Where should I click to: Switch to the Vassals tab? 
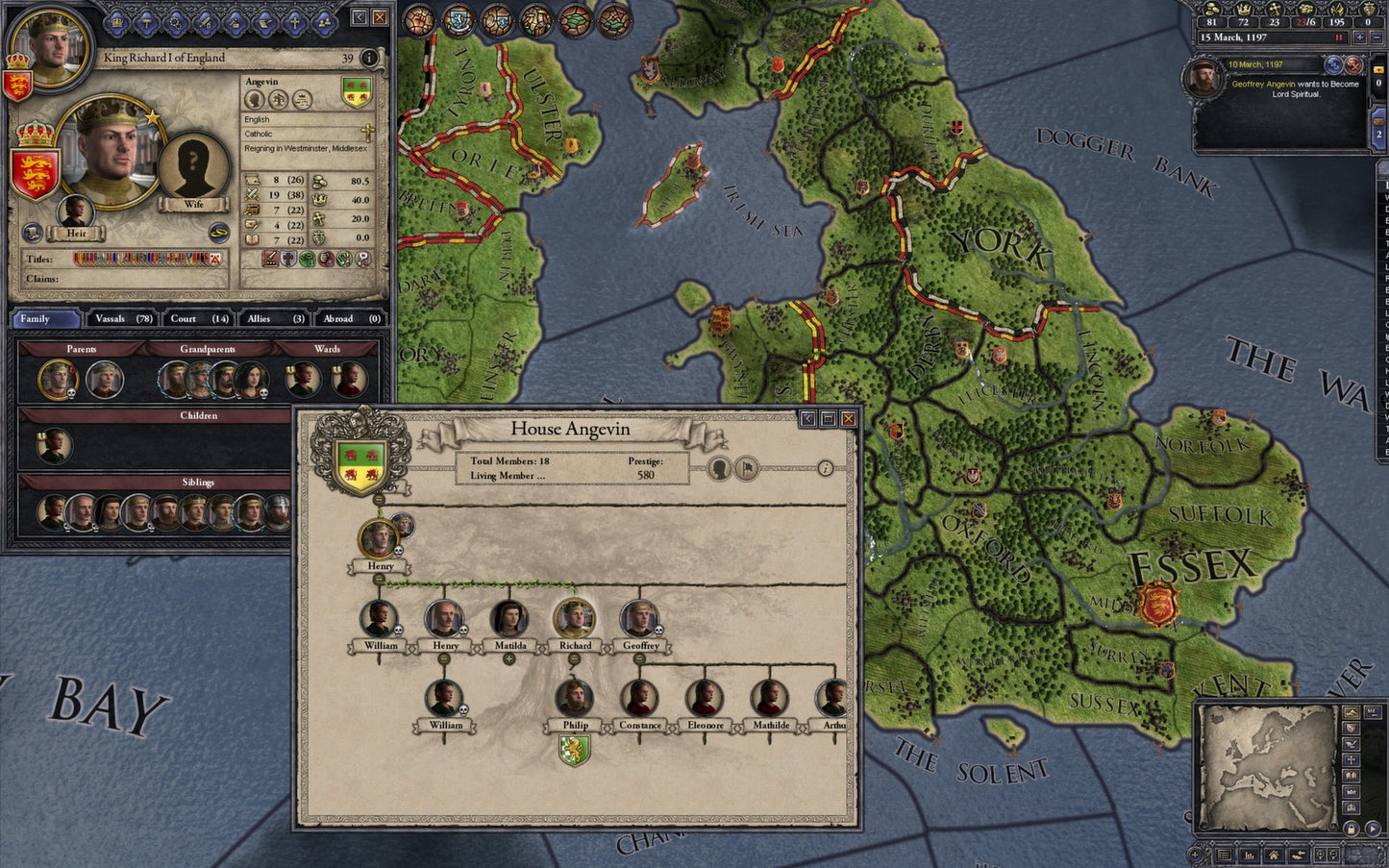point(109,318)
